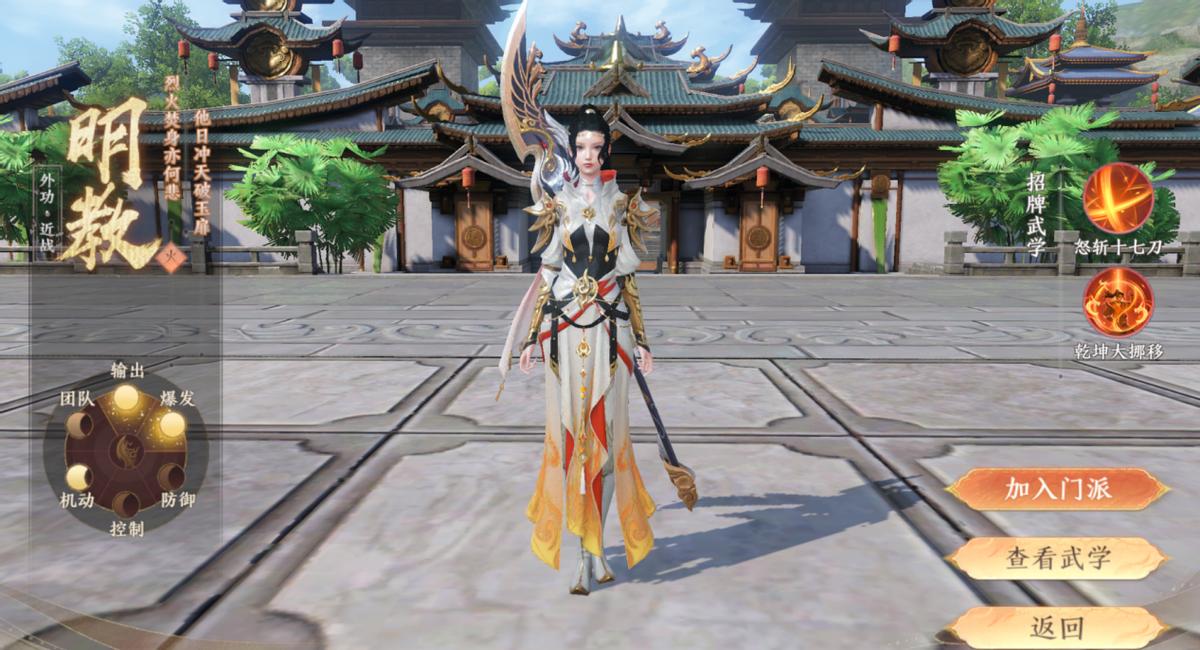
Task: Select the 怒斩十七刀 signature skill icon
Action: [x=1118, y=198]
